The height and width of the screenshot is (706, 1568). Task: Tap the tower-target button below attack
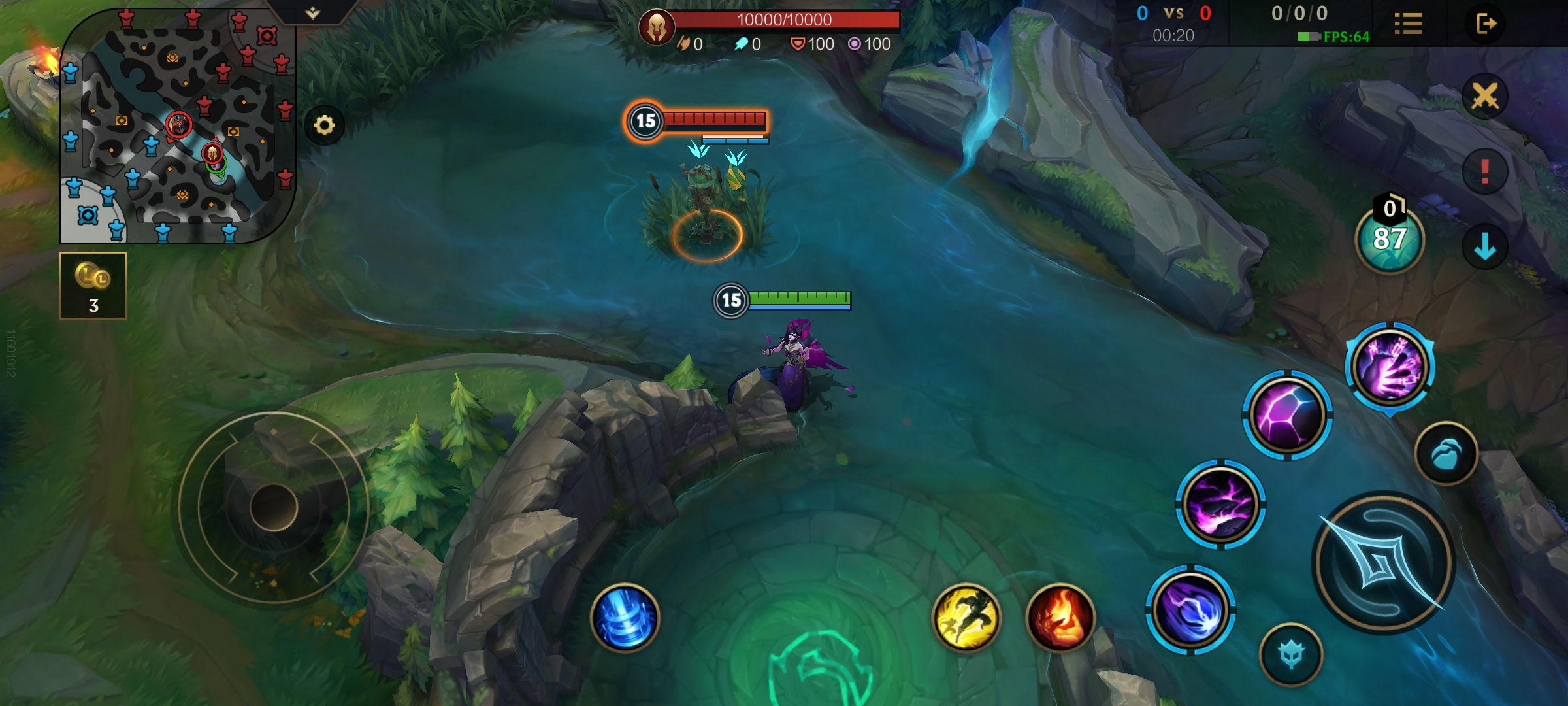[1291, 654]
